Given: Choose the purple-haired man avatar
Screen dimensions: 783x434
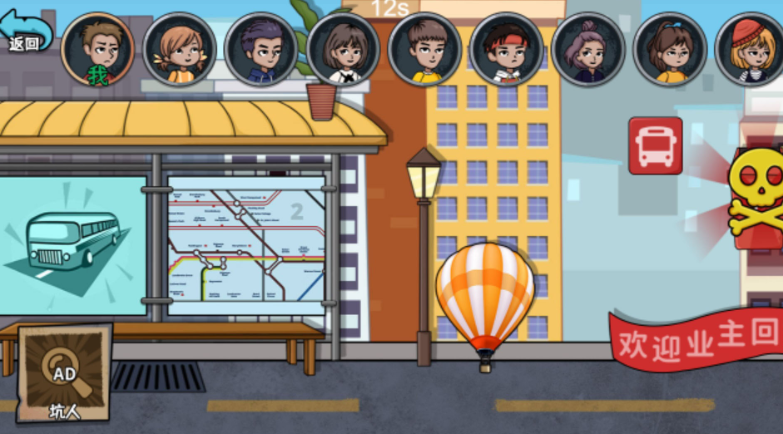Looking at the screenshot, I should [x=262, y=50].
